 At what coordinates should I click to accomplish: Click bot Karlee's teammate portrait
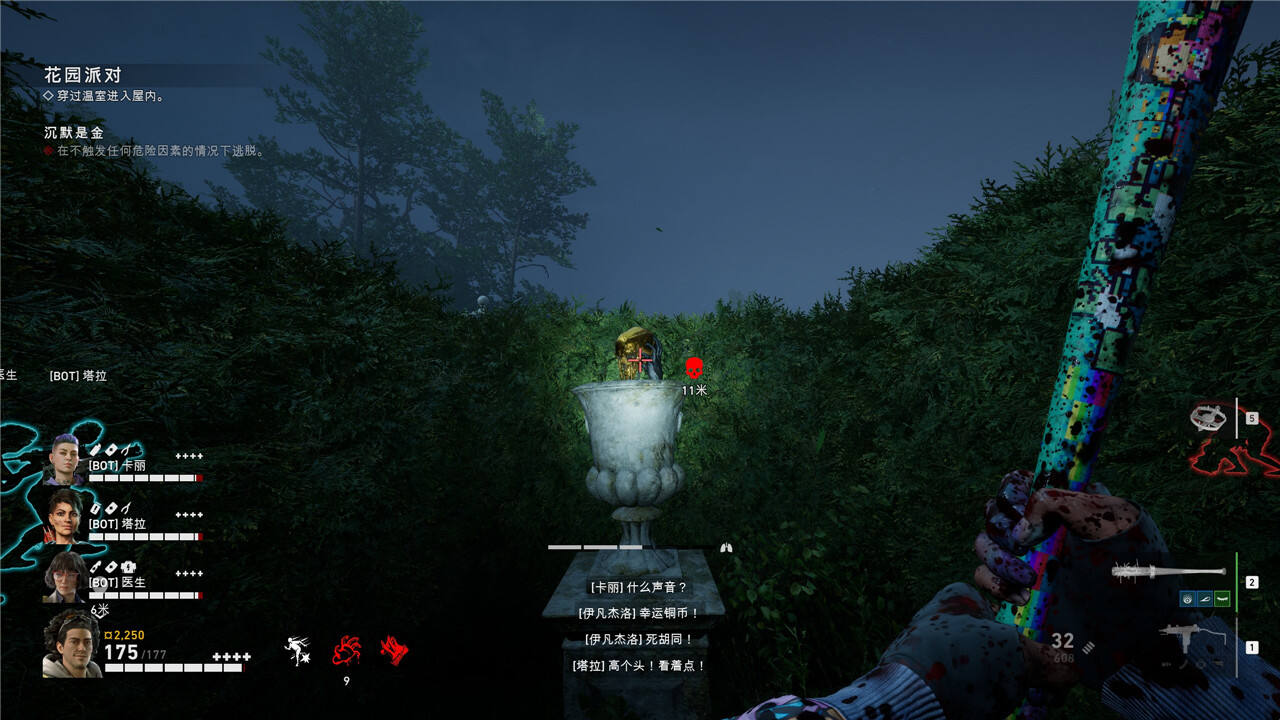(64, 459)
